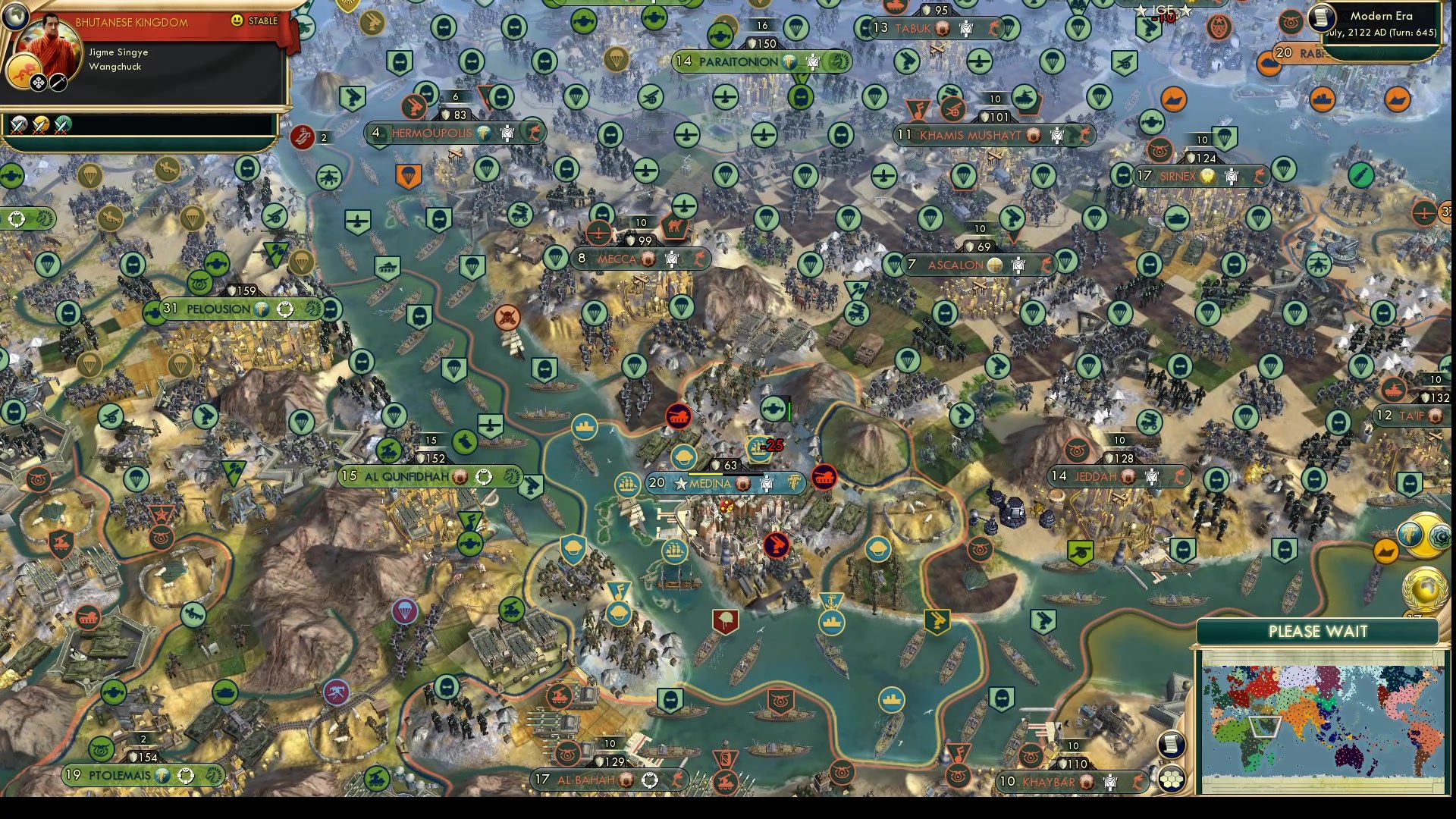Expand the Medina city banner
The width and height of the screenshot is (1456, 819).
tap(724, 483)
